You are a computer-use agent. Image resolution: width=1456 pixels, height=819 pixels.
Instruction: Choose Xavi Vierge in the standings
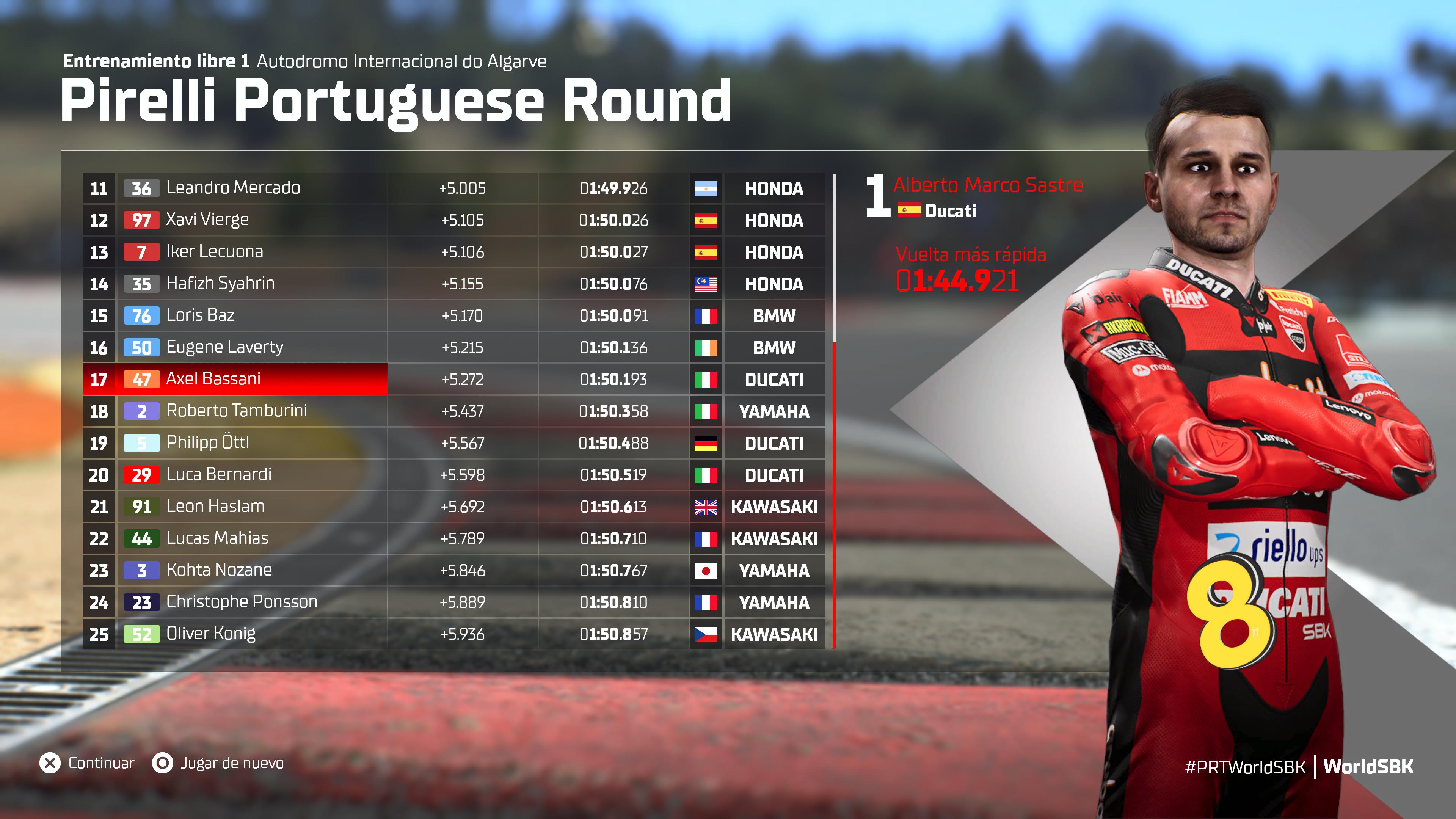click(207, 220)
